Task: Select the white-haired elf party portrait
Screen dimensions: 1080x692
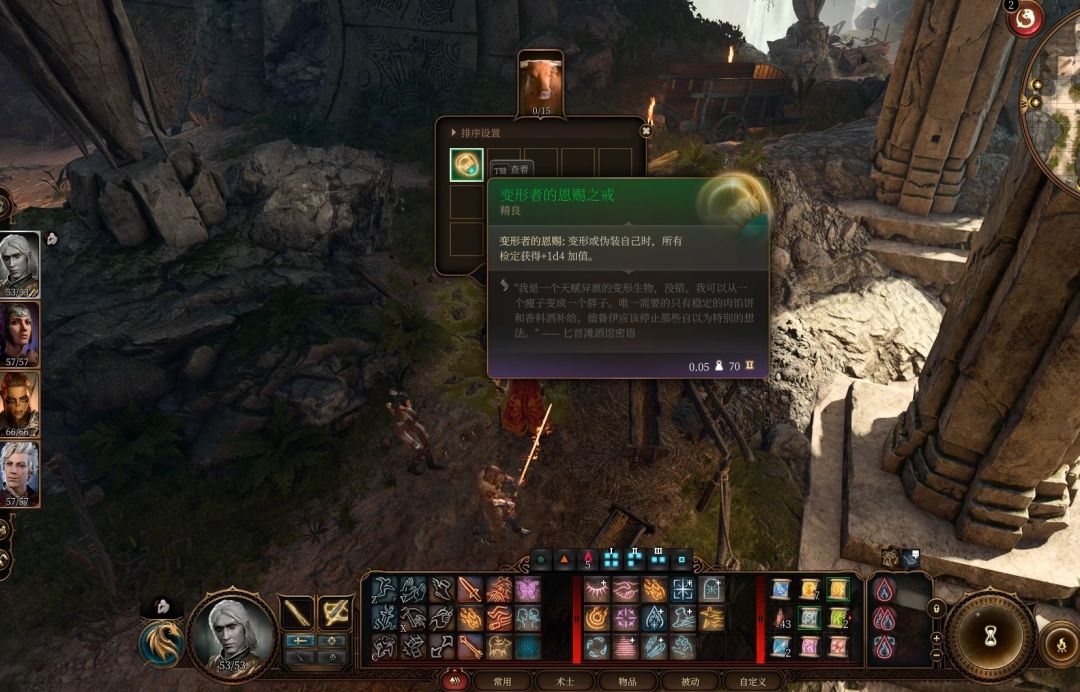Action: point(19,262)
